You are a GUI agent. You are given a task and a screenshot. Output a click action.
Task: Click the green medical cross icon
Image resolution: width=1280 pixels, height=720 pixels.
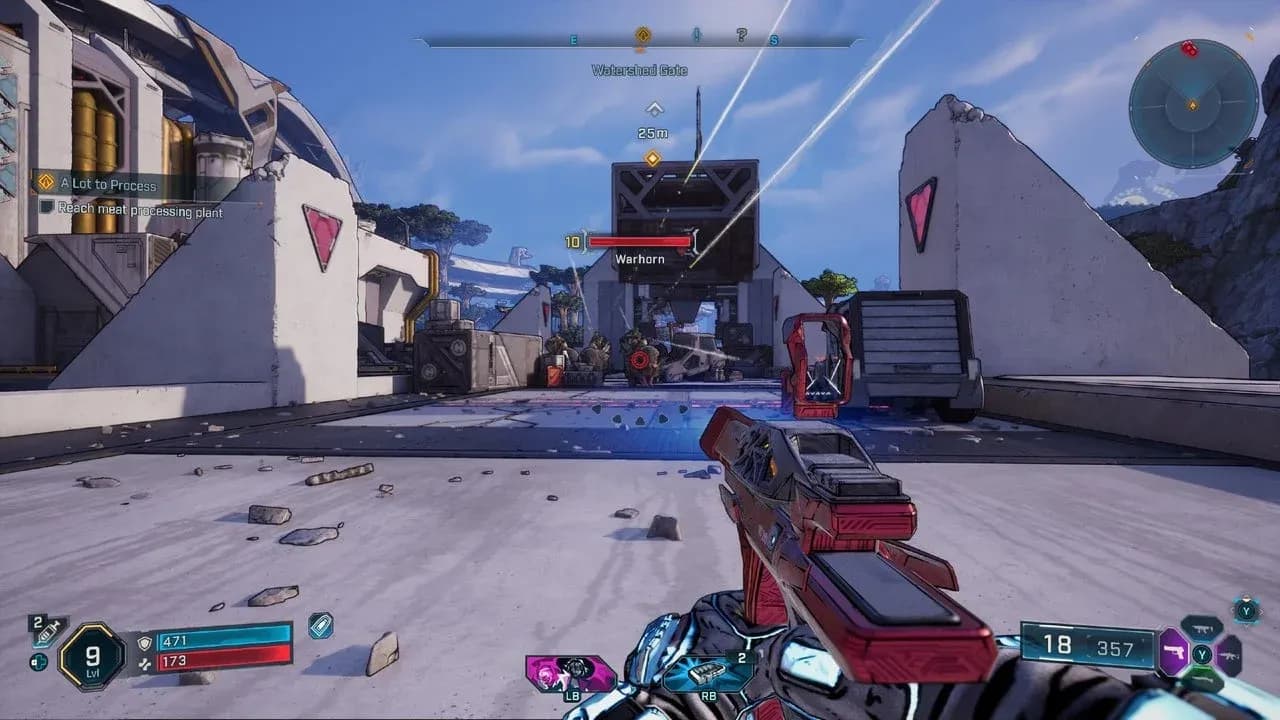coord(39,662)
